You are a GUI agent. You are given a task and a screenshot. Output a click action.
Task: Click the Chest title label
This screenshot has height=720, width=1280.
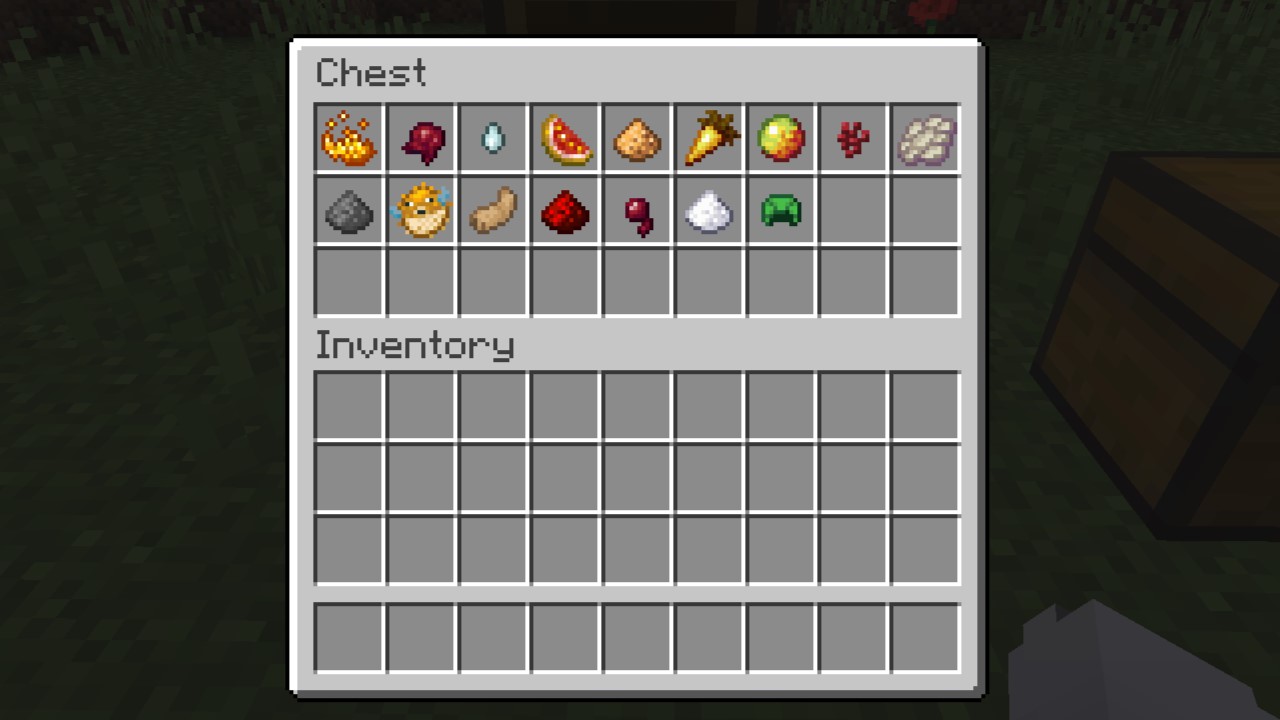[x=370, y=72]
